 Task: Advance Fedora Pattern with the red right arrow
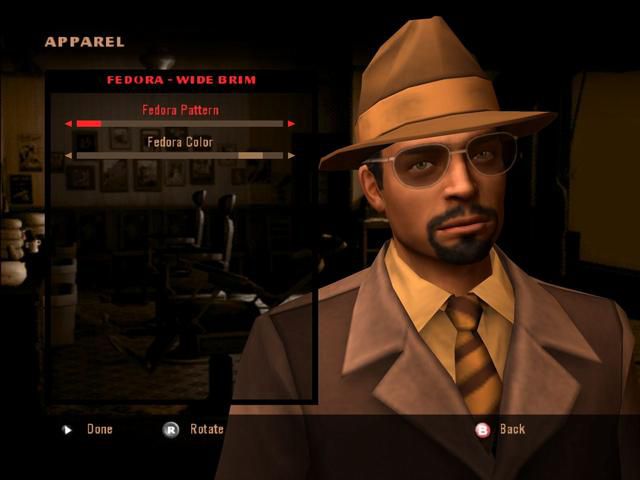click(x=291, y=124)
